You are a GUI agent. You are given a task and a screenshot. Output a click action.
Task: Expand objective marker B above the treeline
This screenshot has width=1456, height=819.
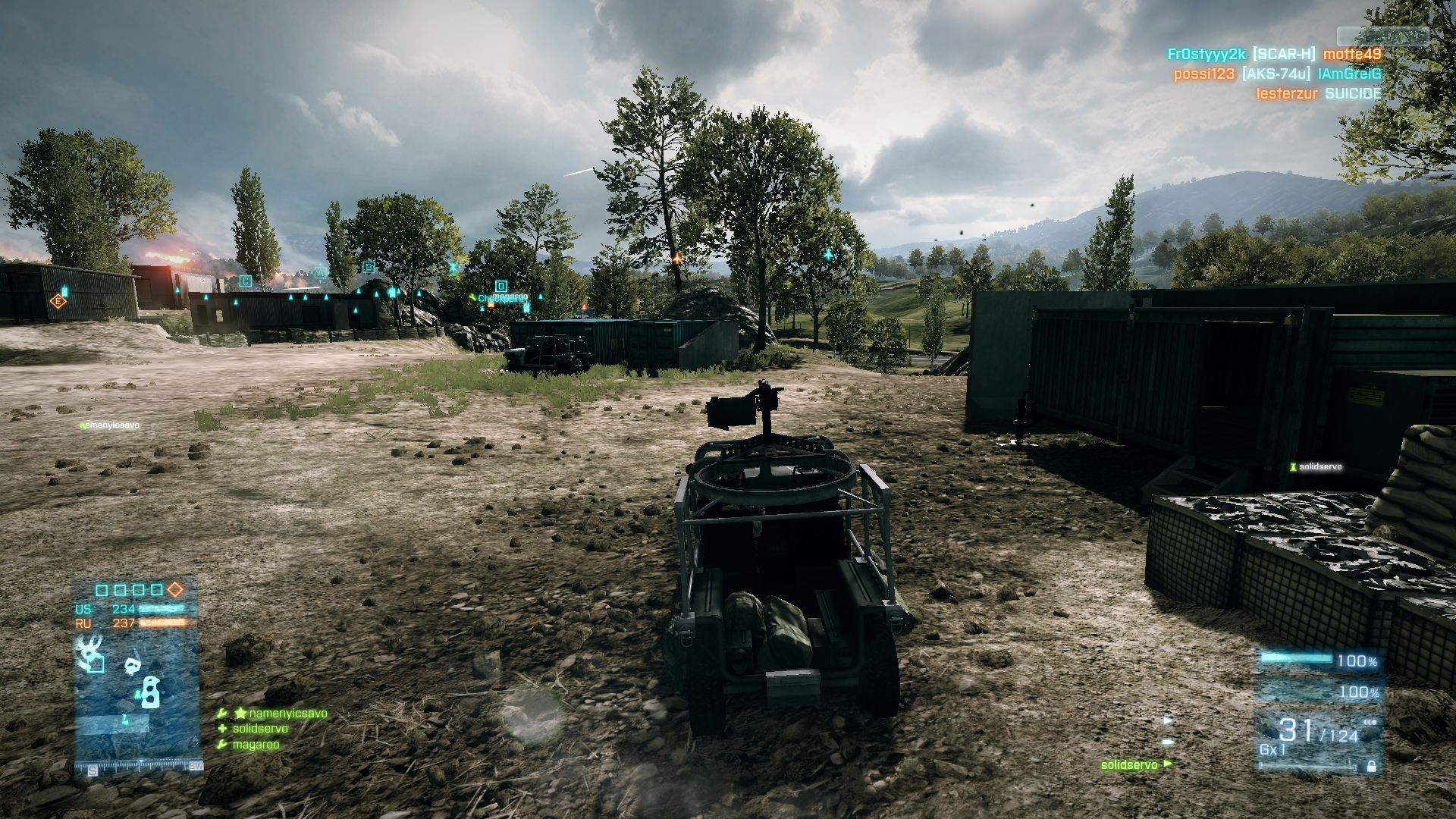(x=369, y=267)
